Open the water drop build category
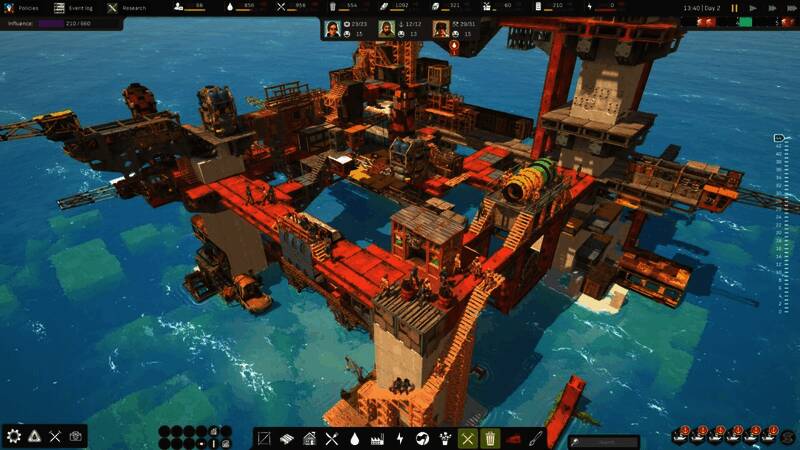Viewport: 800px width, 450px height. point(355,438)
